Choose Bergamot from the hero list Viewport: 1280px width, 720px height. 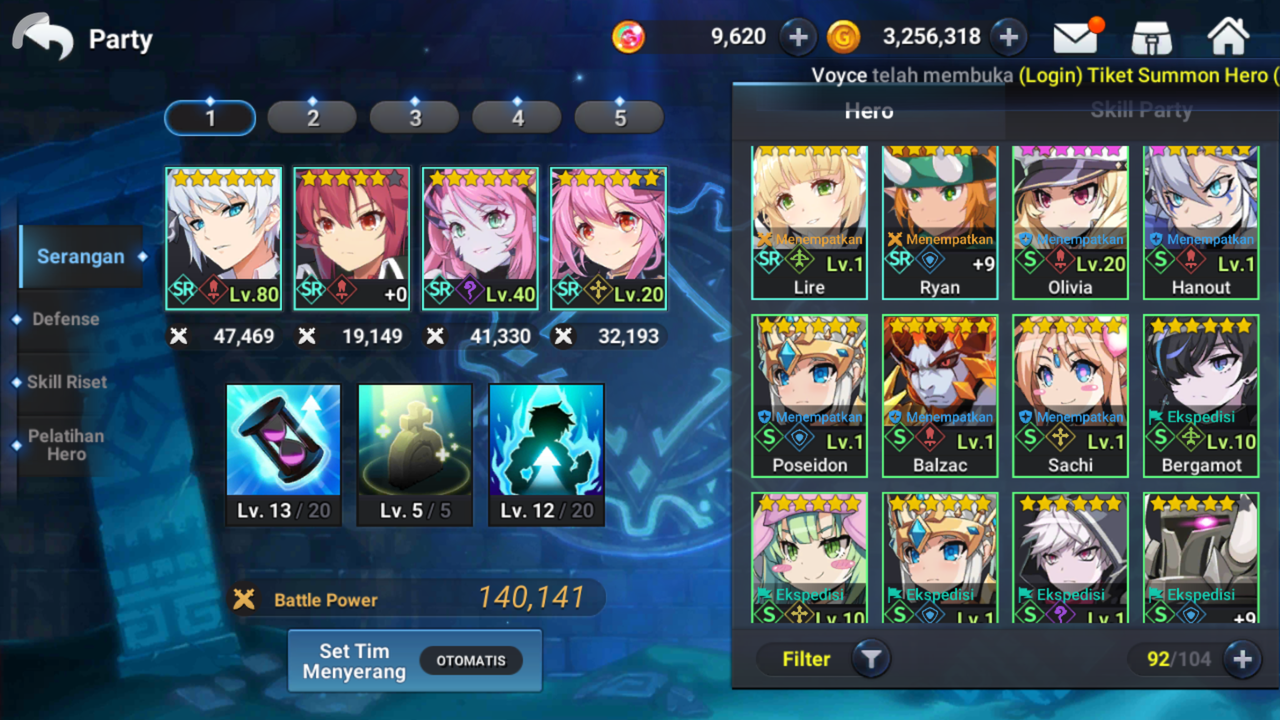(x=1200, y=396)
